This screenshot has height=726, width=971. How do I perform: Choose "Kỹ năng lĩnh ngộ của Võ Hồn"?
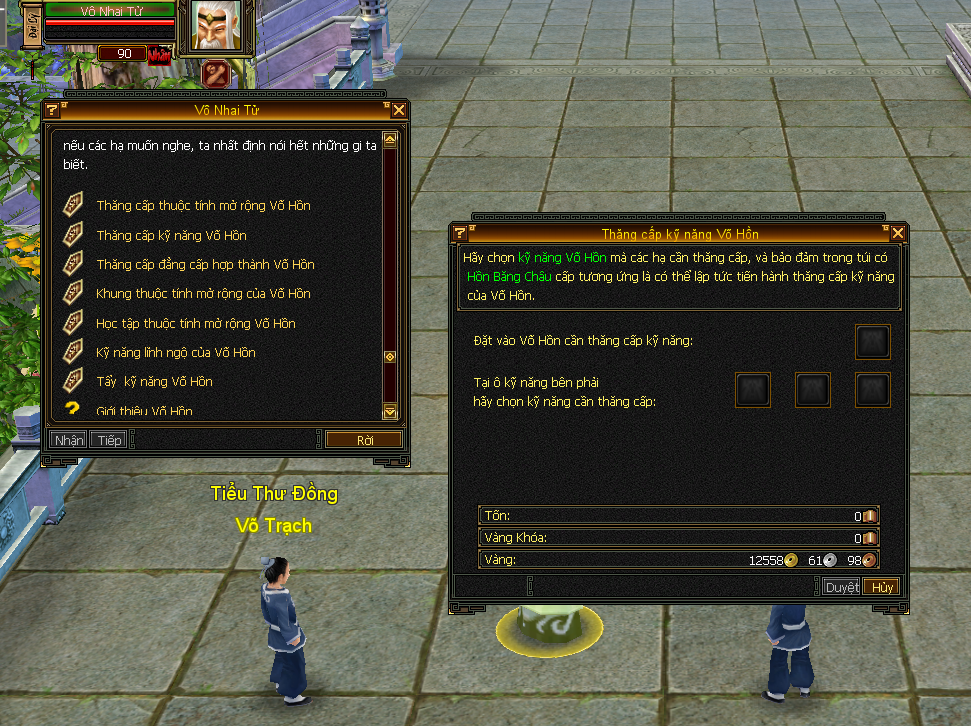[176, 353]
